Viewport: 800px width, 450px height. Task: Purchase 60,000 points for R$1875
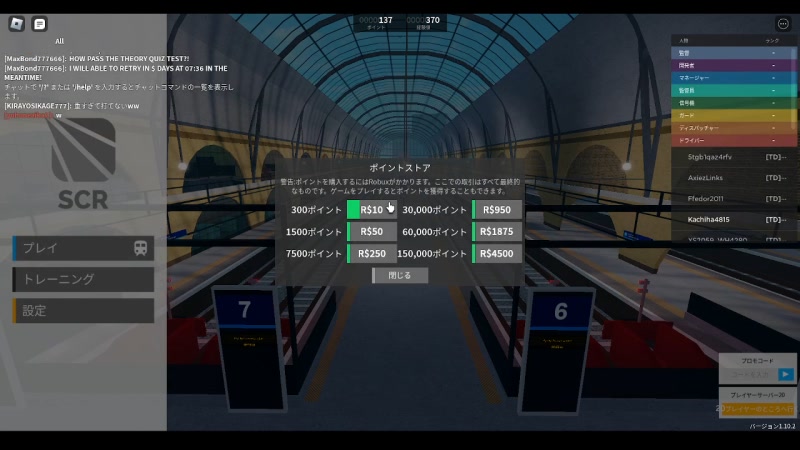pos(497,232)
